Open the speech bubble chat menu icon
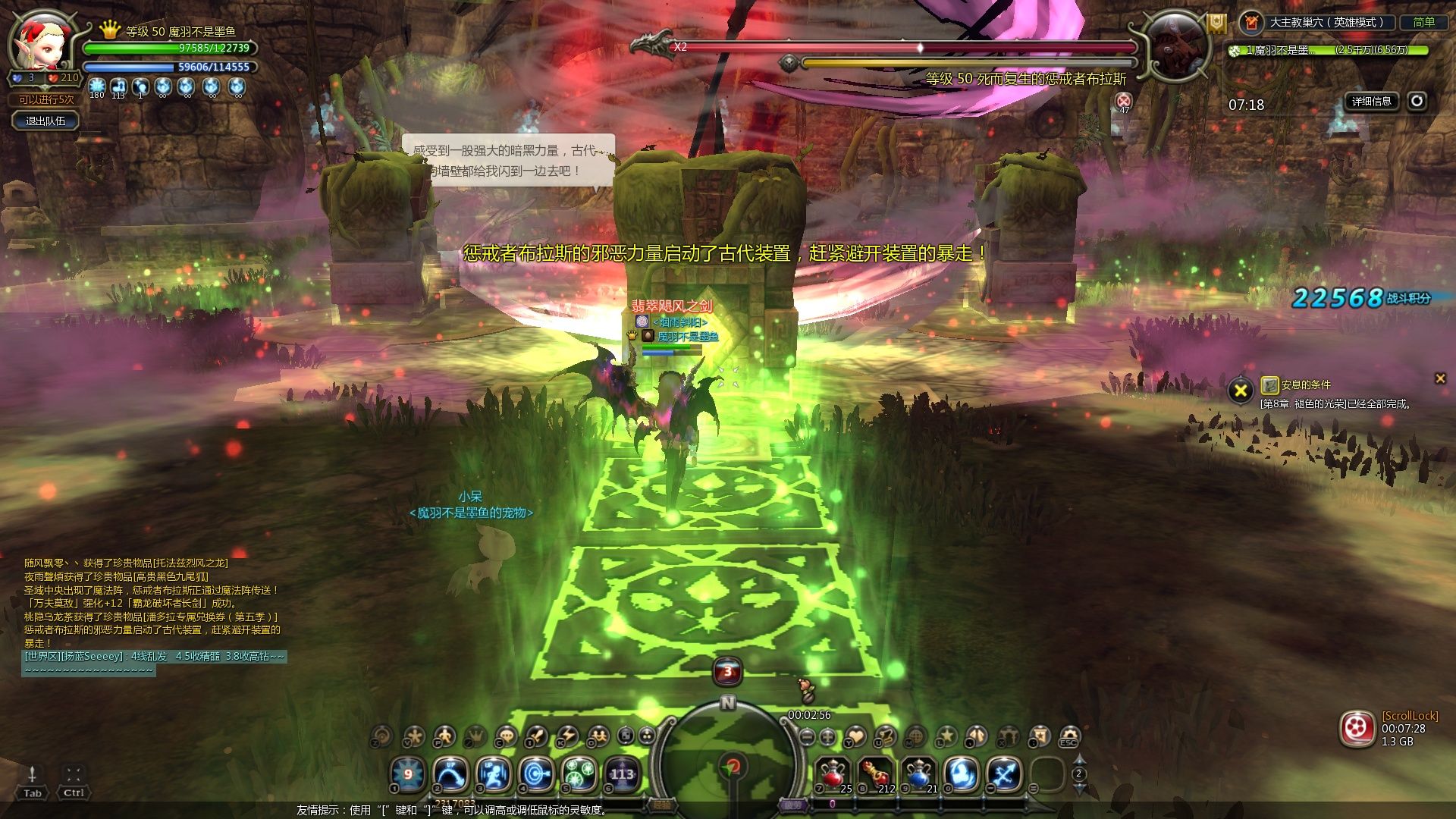 [x=505, y=736]
